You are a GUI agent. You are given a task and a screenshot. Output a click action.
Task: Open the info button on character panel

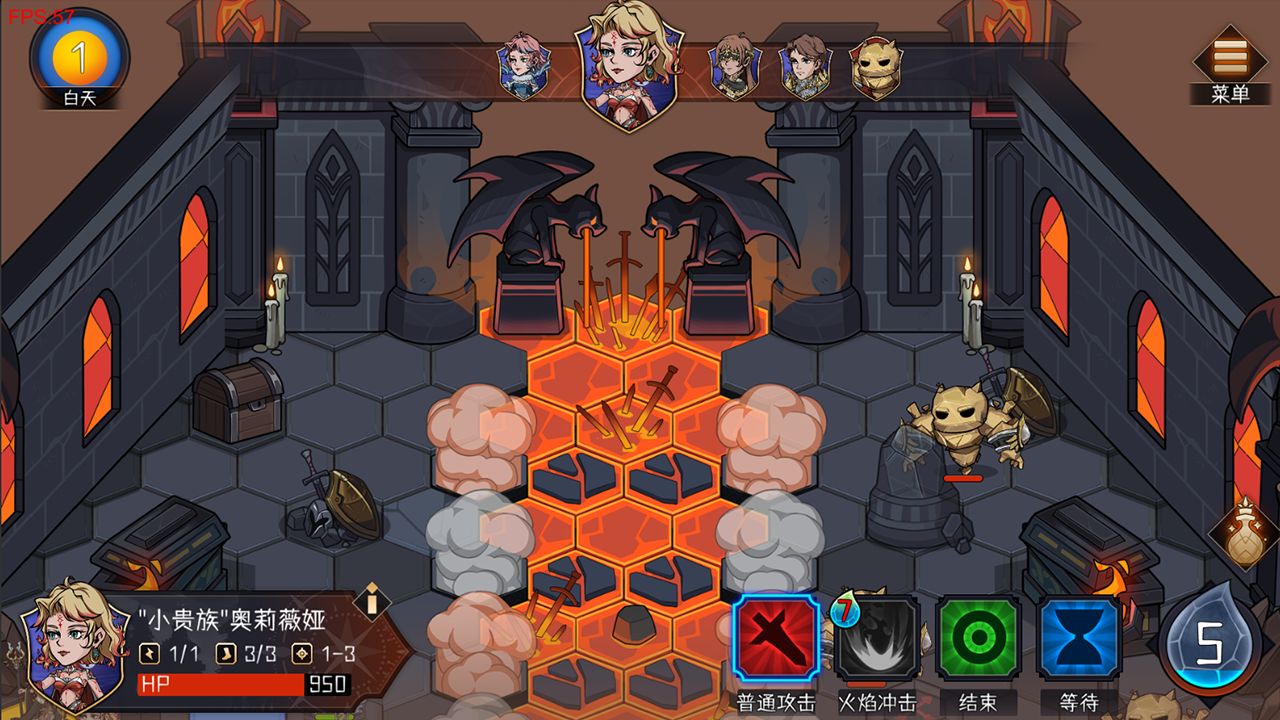click(x=372, y=601)
